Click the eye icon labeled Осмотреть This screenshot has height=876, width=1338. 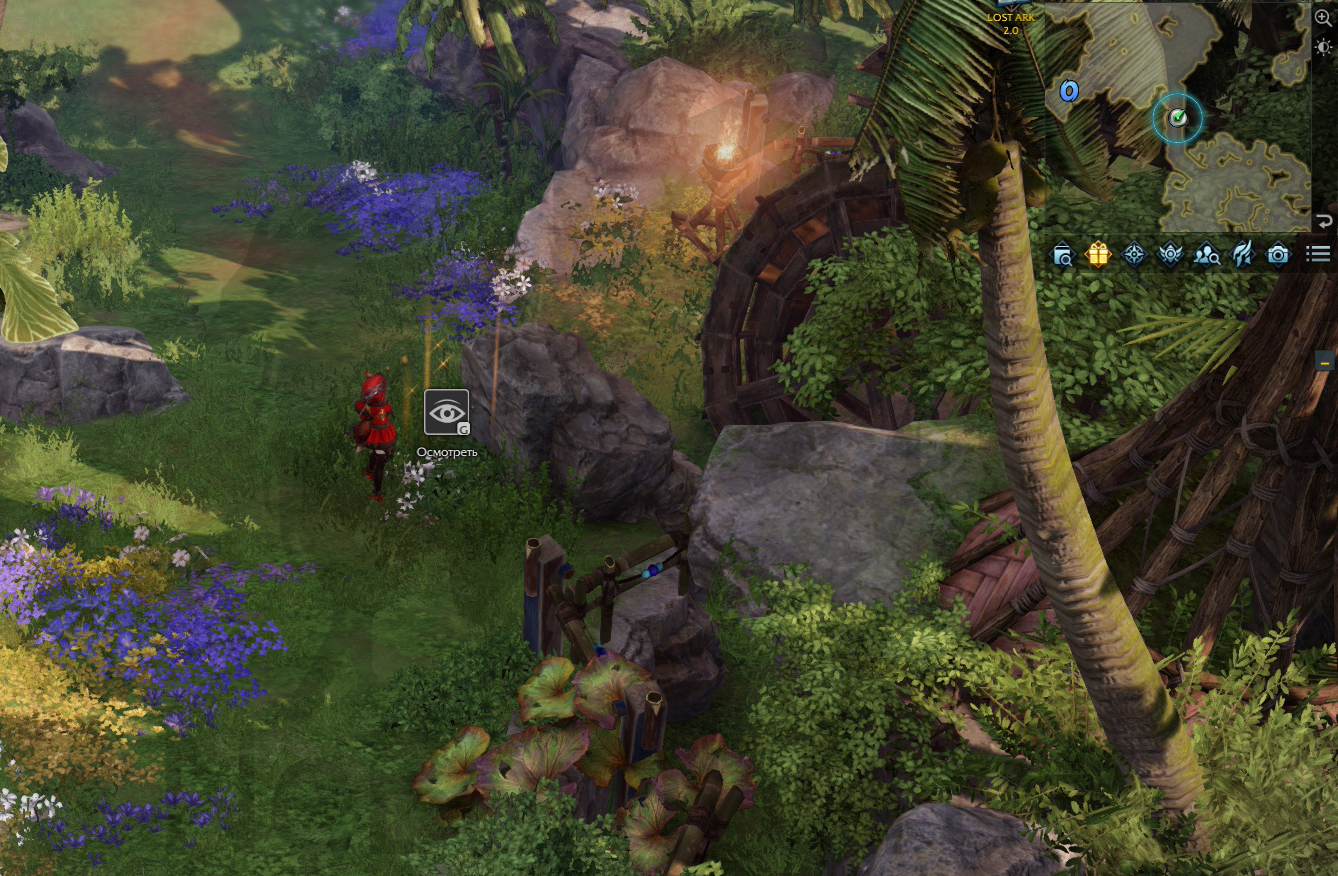click(446, 412)
